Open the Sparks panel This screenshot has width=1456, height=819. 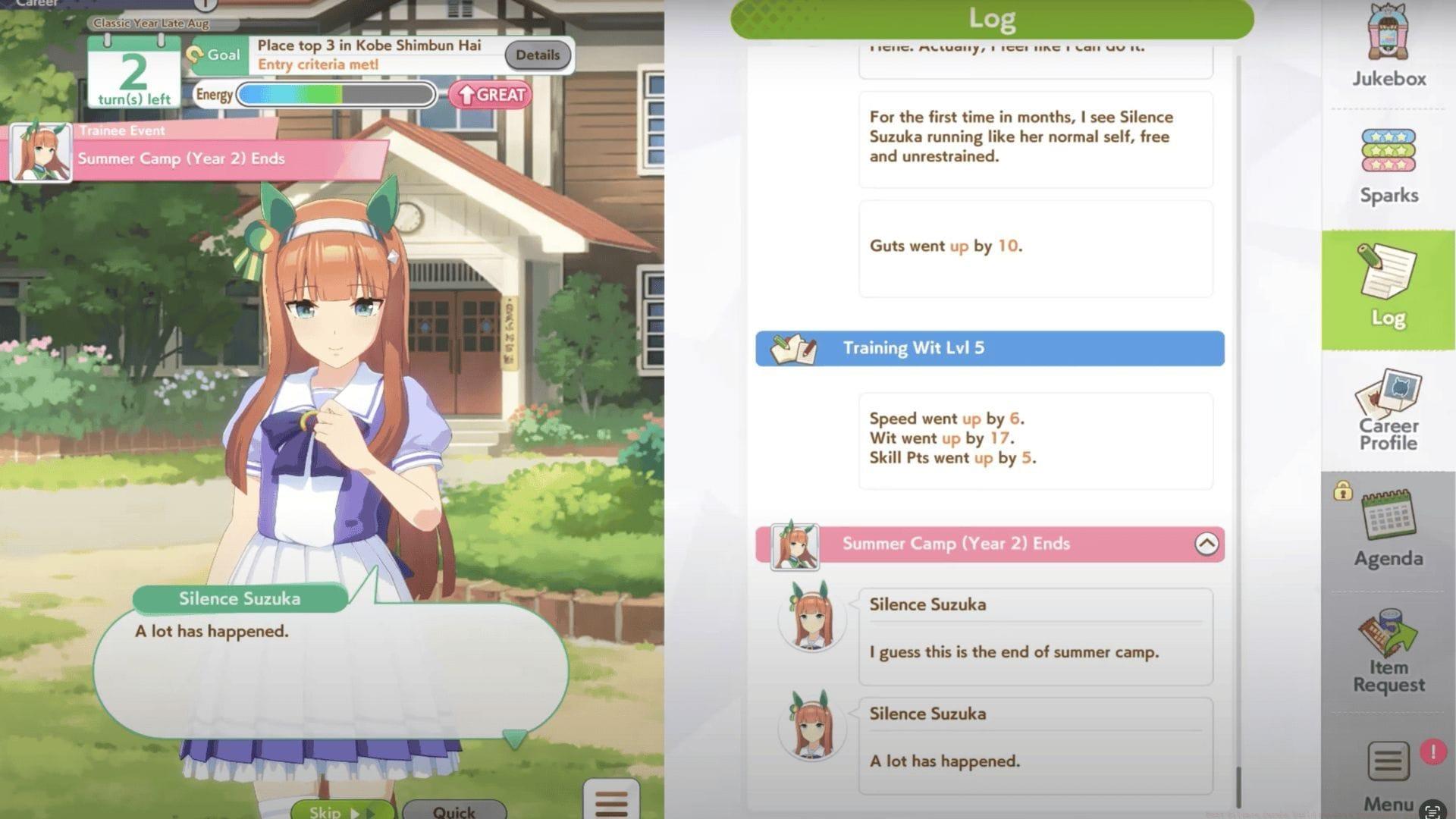(x=1388, y=165)
